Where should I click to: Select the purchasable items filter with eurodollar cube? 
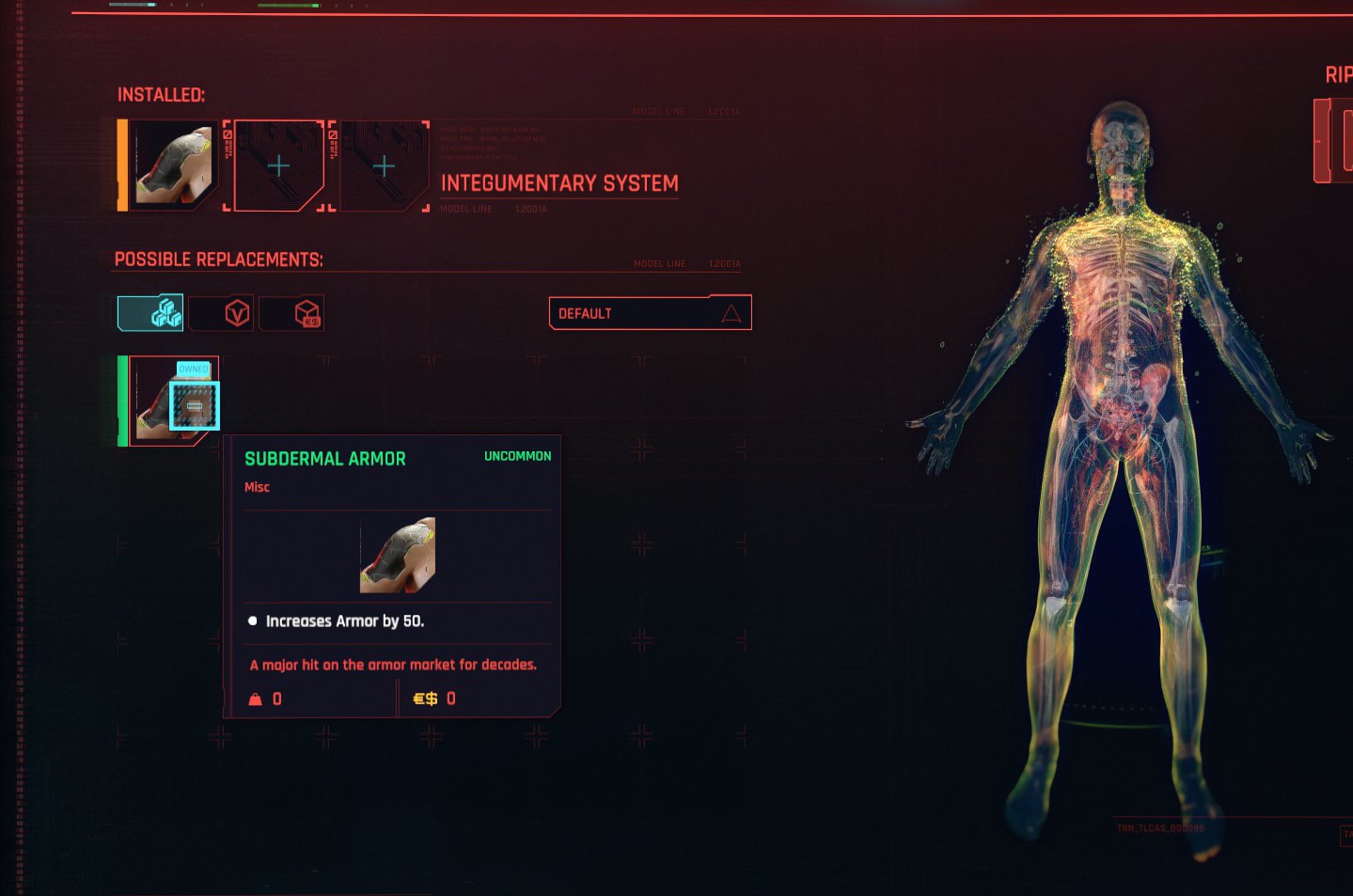point(291,312)
